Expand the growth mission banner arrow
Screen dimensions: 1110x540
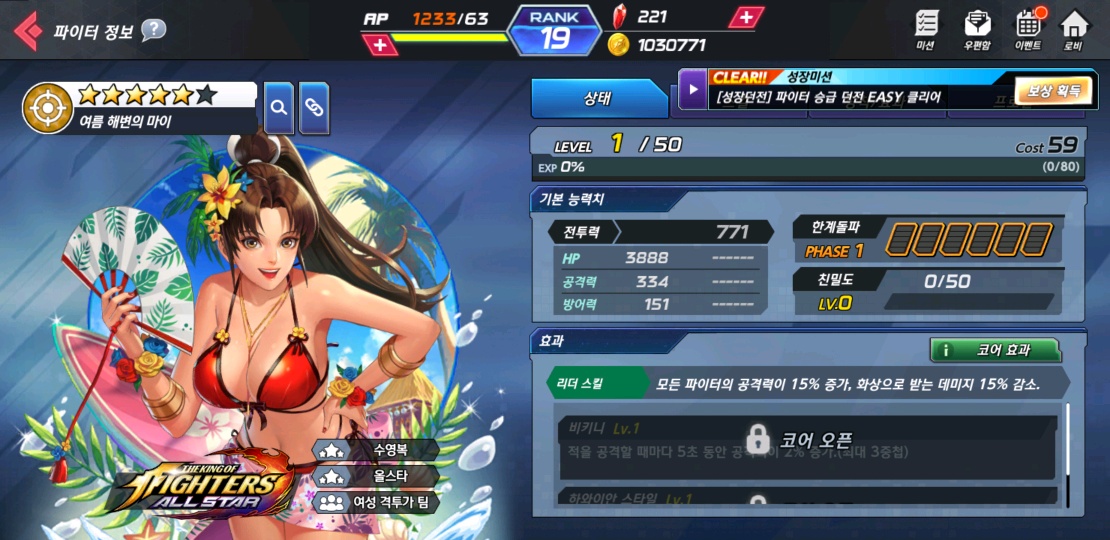coord(692,90)
